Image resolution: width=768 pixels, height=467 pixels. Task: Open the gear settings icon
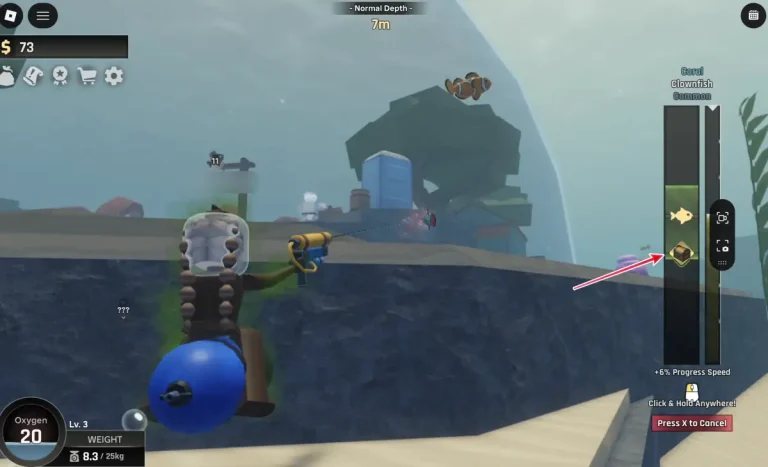114,76
